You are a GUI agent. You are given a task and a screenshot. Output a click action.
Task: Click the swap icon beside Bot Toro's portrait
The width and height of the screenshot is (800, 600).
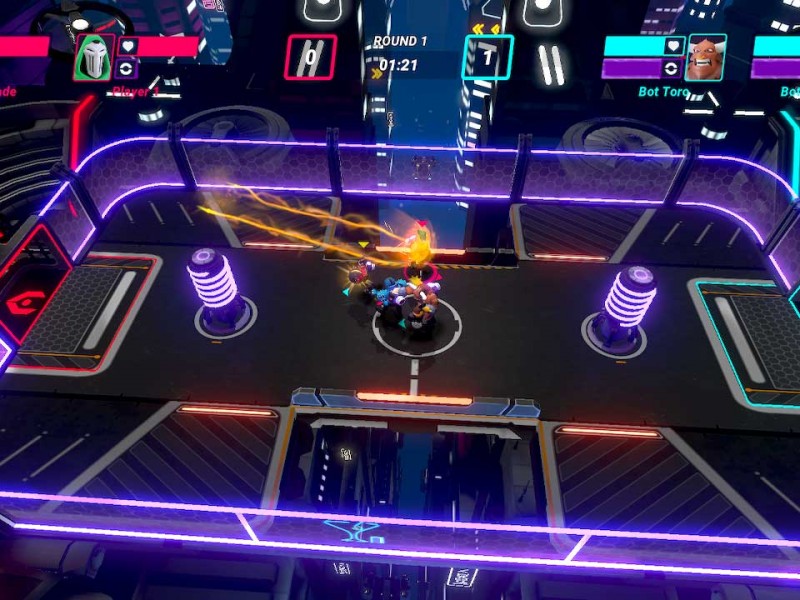[x=673, y=69]
